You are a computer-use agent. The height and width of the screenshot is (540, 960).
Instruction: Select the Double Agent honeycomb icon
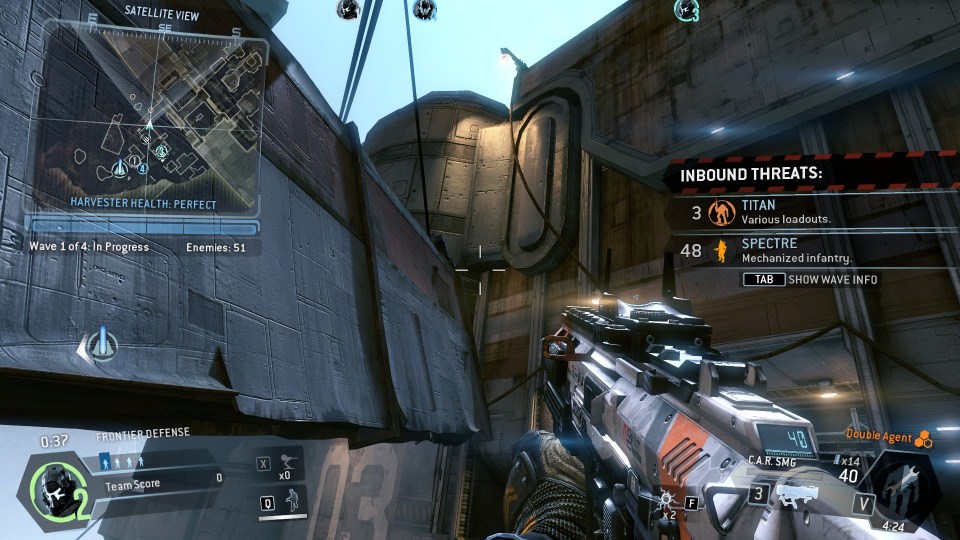pos(924,438)
